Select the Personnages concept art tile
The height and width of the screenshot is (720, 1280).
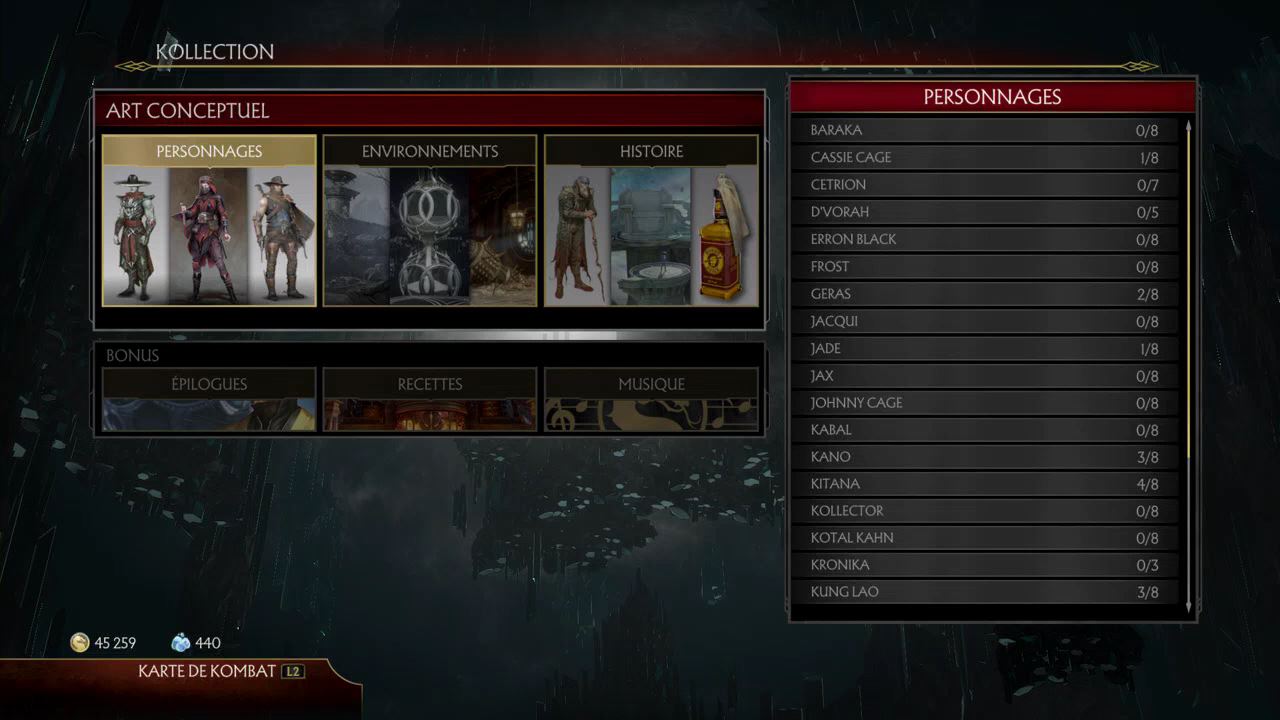(209, 221)
